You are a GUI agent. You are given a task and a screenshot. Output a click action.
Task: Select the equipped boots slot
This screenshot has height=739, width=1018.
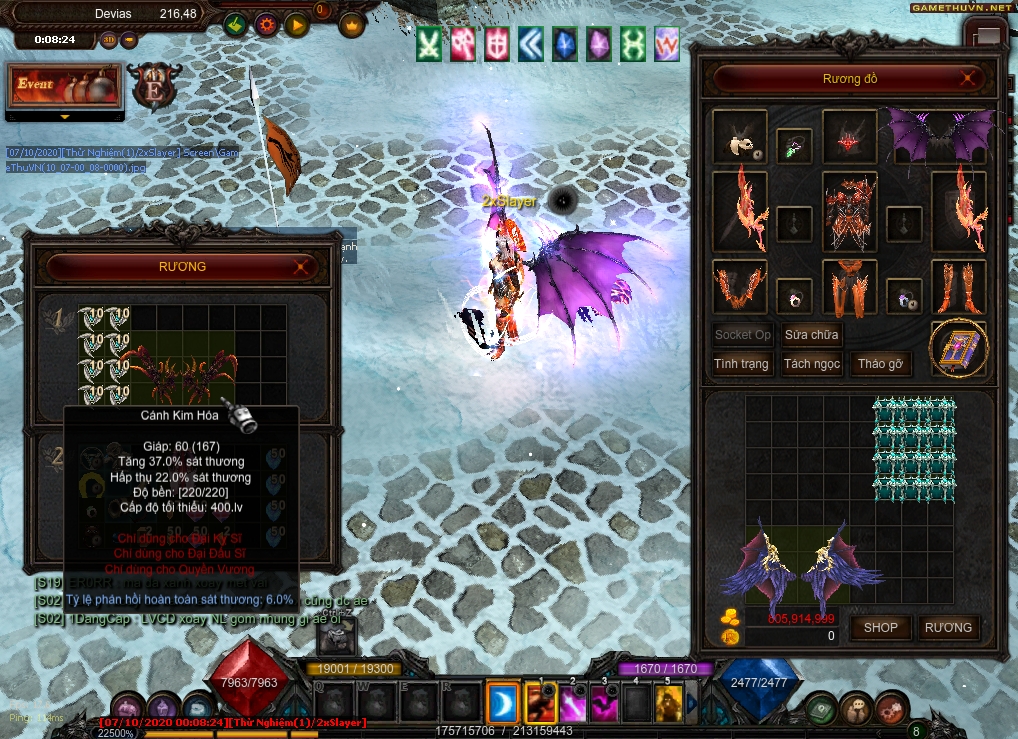[x=958, y=287]
